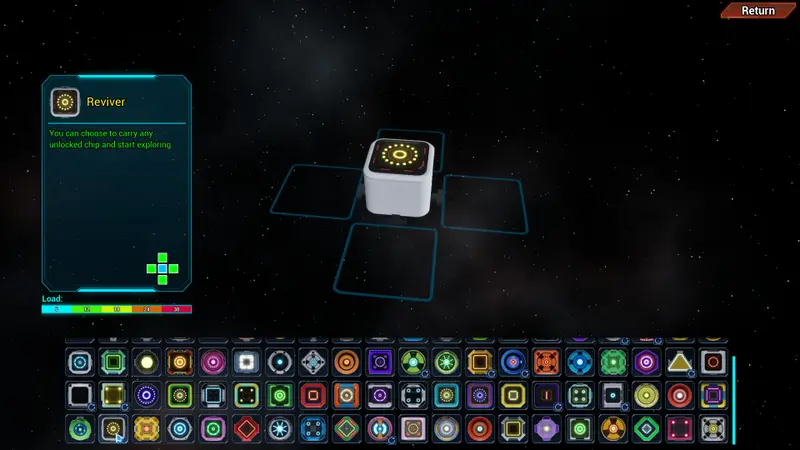
Task: Choose the red diamond outline chip
Action: (x=246, y=429)
